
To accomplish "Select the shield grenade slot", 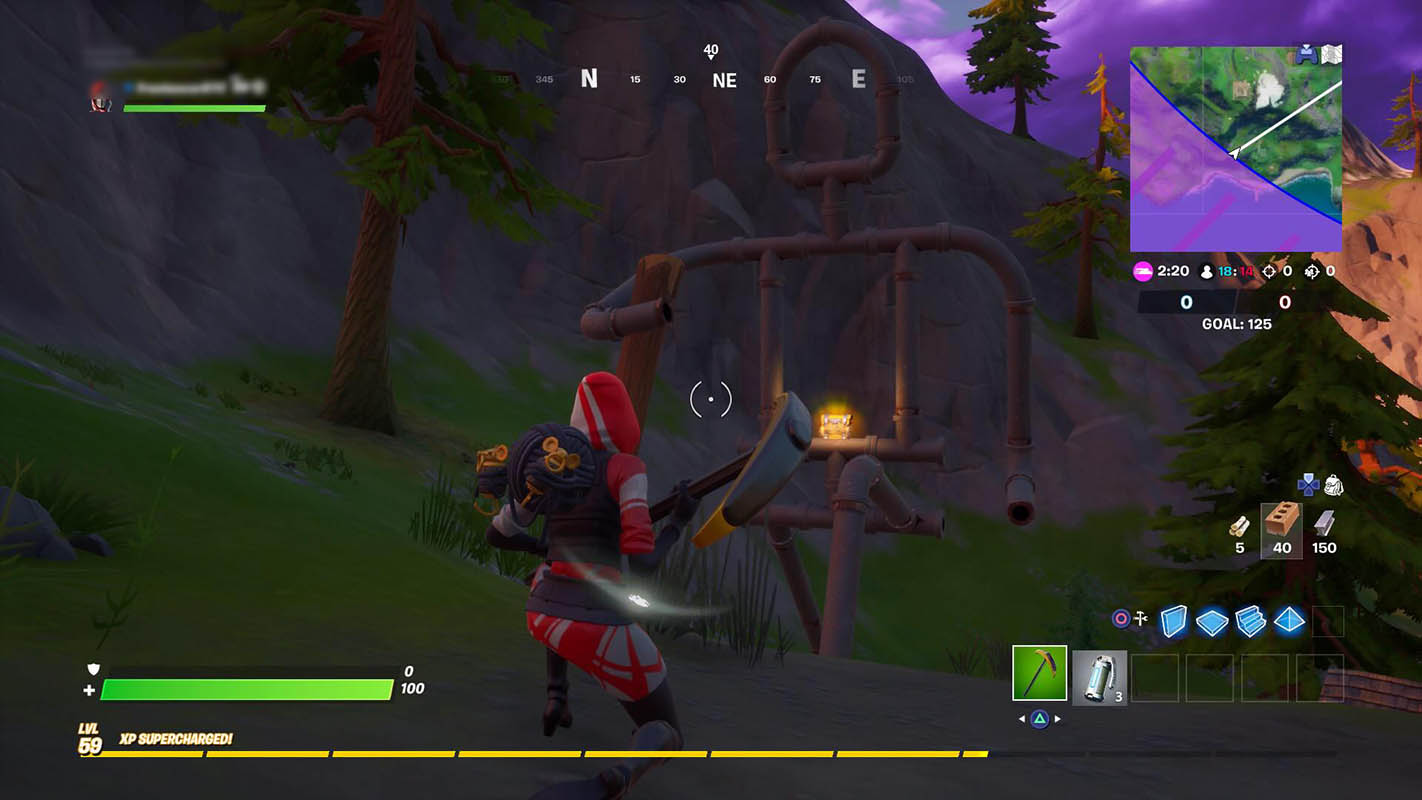I will pos(1100,677).
